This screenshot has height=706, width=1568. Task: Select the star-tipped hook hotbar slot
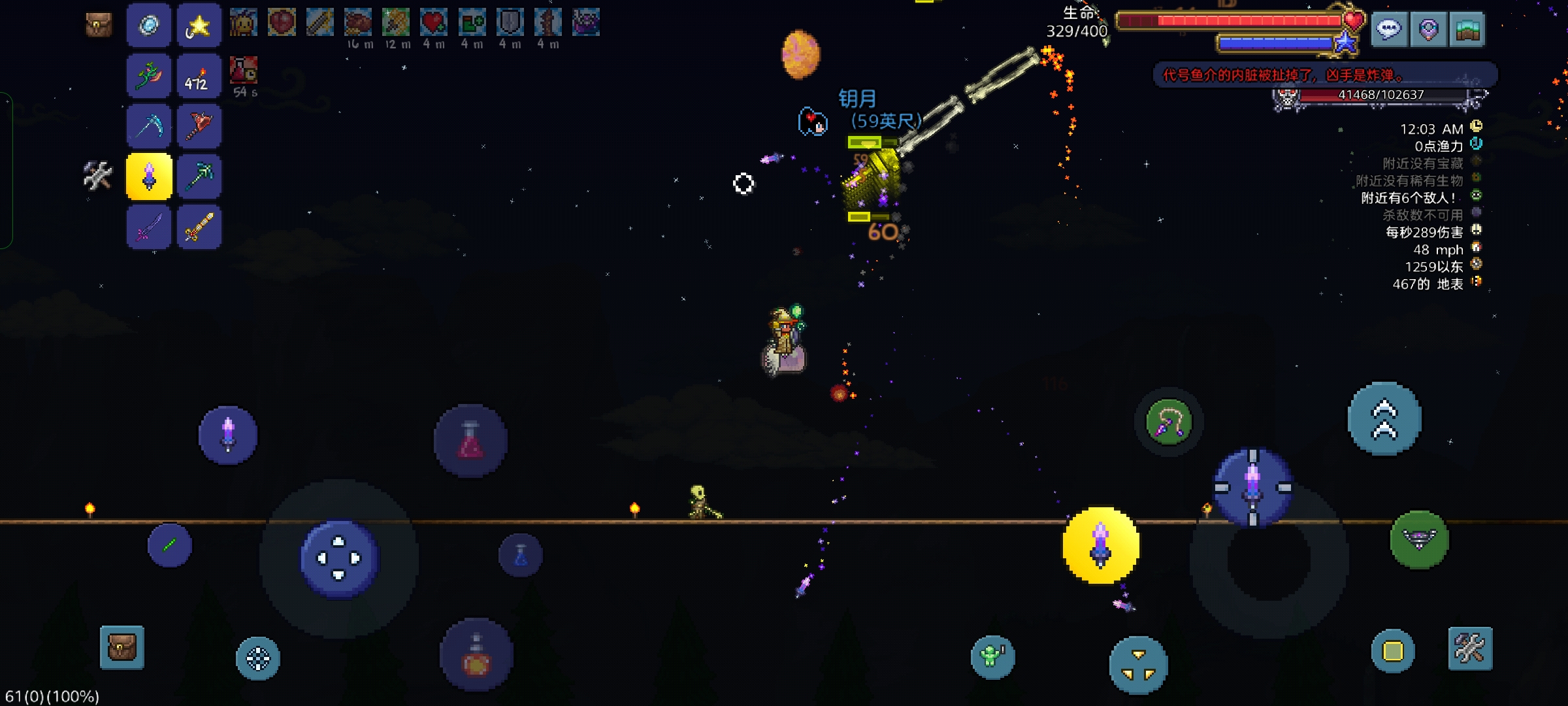coord(199,26)
